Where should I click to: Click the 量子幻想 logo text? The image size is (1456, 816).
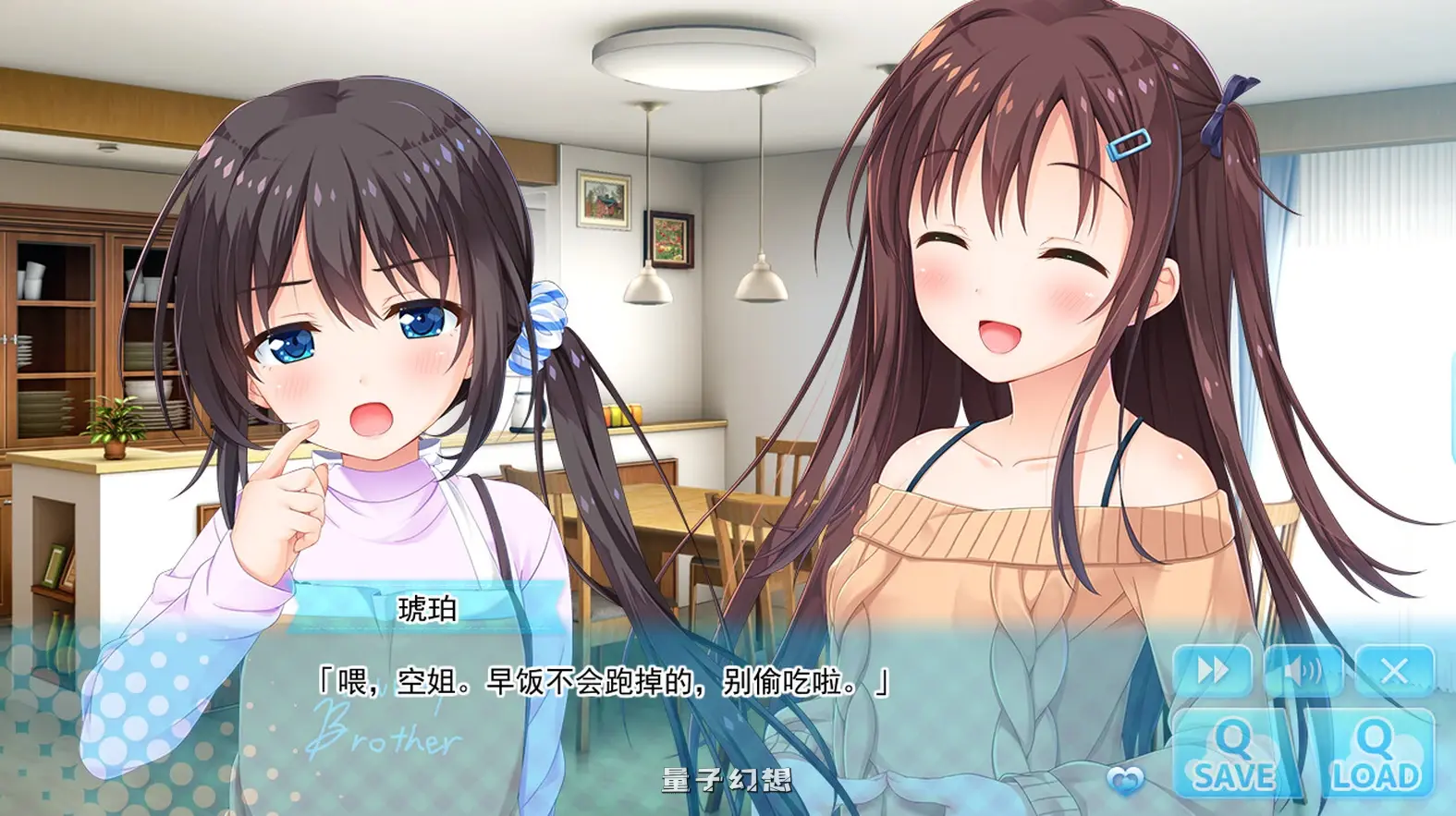728,781
